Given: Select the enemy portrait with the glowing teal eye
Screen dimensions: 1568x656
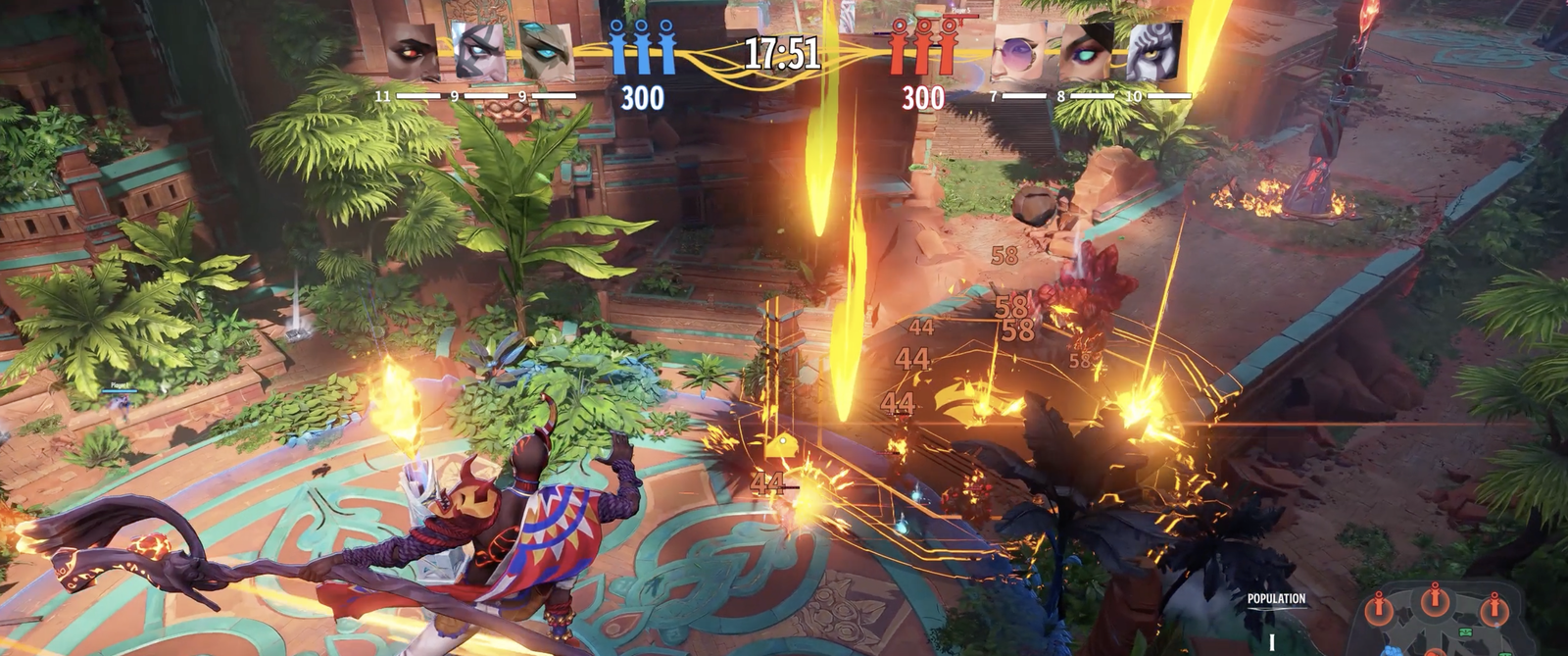Looking at the screenshot, I should 1086,50.
